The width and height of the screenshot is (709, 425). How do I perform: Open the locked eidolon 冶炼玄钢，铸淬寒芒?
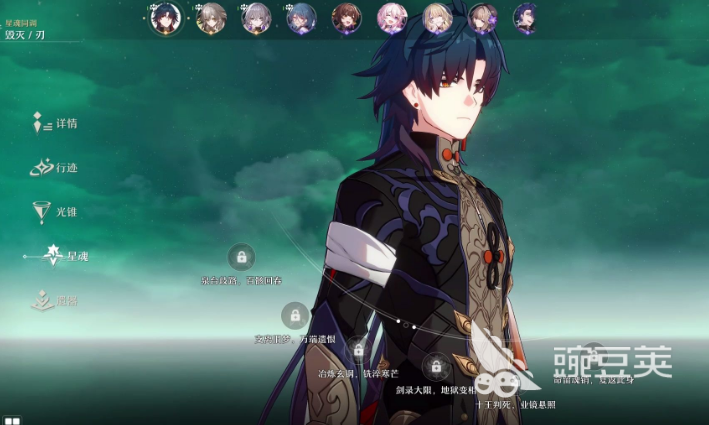tap(358, 350)
